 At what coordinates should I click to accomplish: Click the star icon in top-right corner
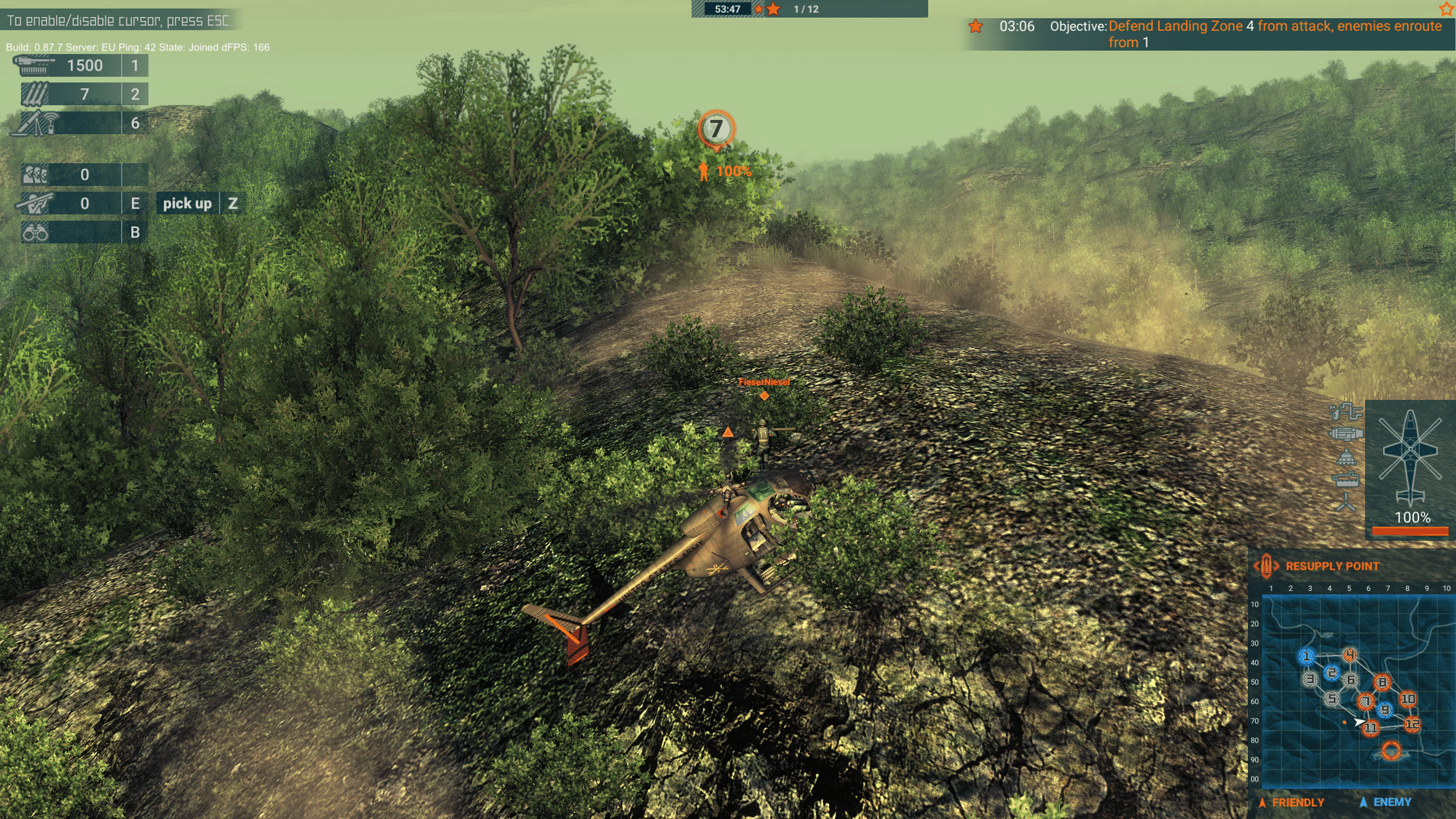click(x=1446, y=9)
